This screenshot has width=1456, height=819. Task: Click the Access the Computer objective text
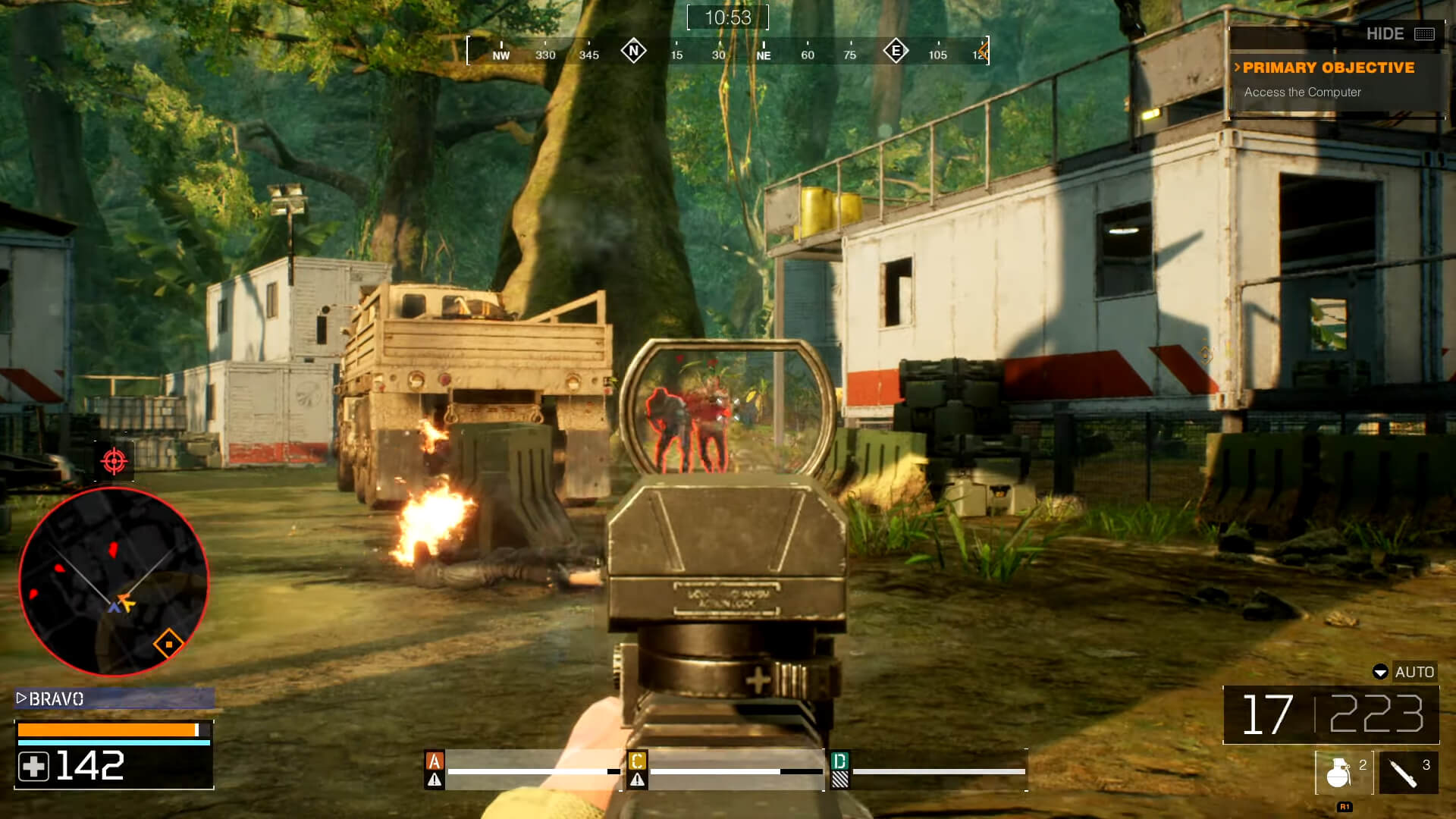[x=1302, y=93]
